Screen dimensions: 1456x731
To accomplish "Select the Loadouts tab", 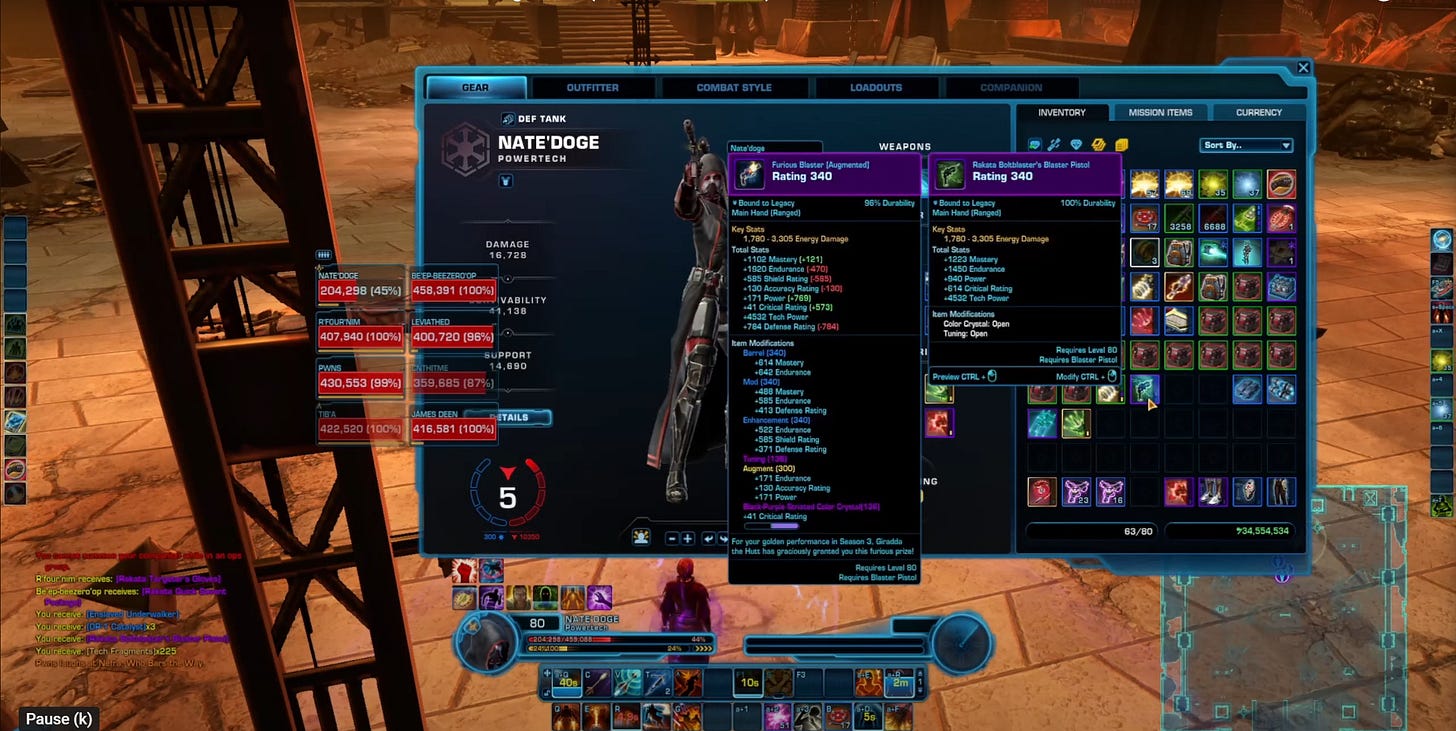I will point(875,88).
